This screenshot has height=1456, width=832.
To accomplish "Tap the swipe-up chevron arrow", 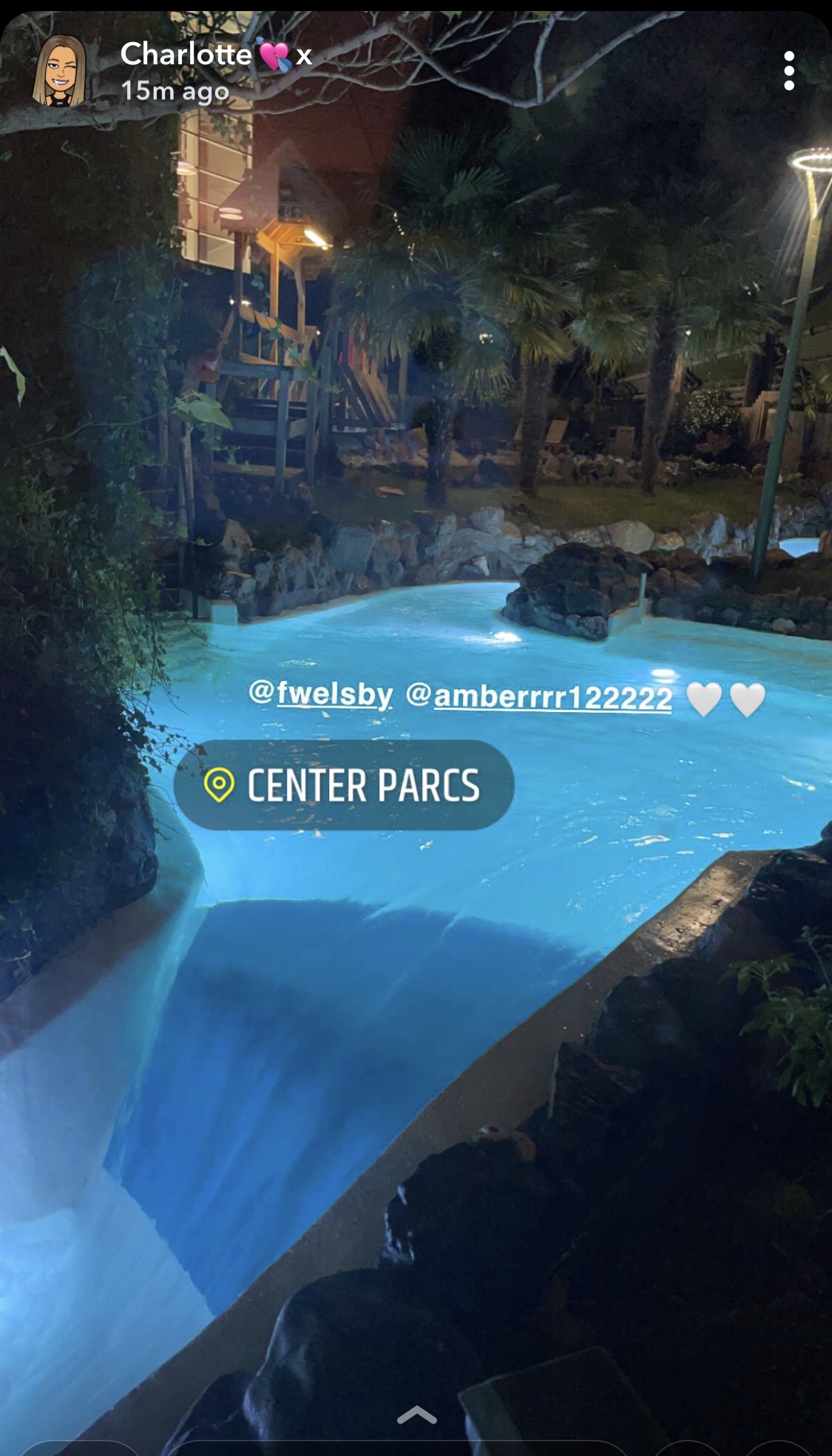I will 416,1415.
